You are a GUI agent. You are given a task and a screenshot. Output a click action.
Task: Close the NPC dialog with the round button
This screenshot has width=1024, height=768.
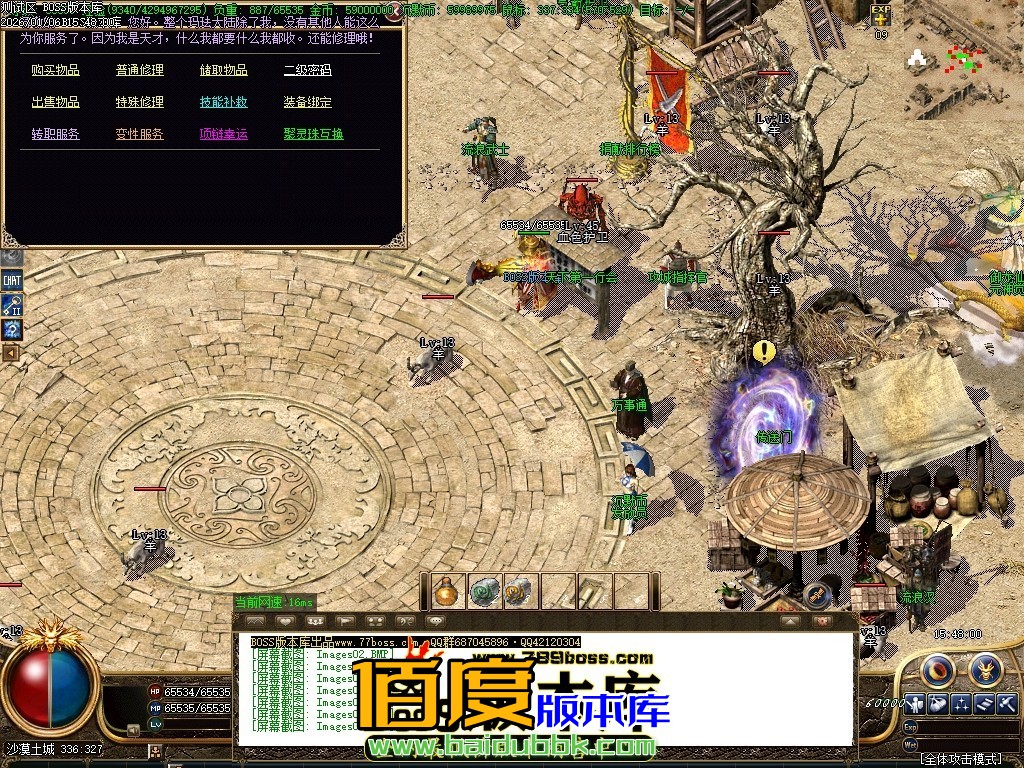[394, 13]
